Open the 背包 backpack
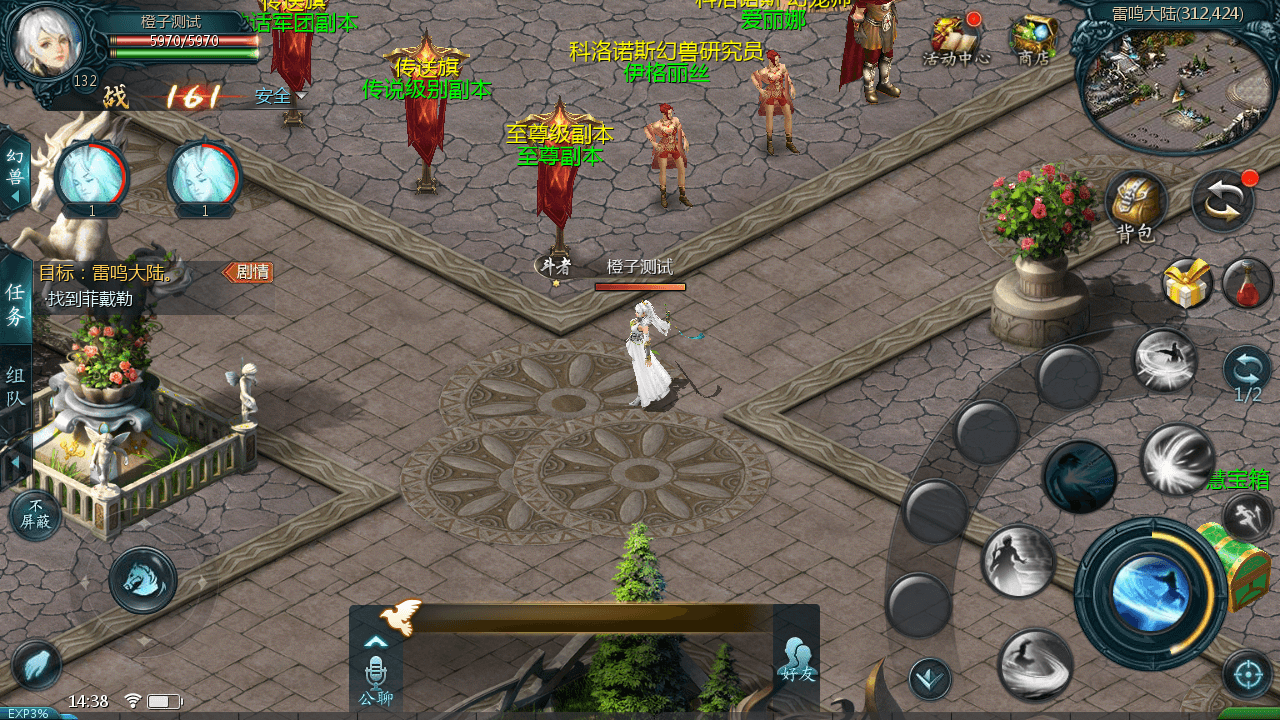The image size is (1280, 720). (1136, 203)
